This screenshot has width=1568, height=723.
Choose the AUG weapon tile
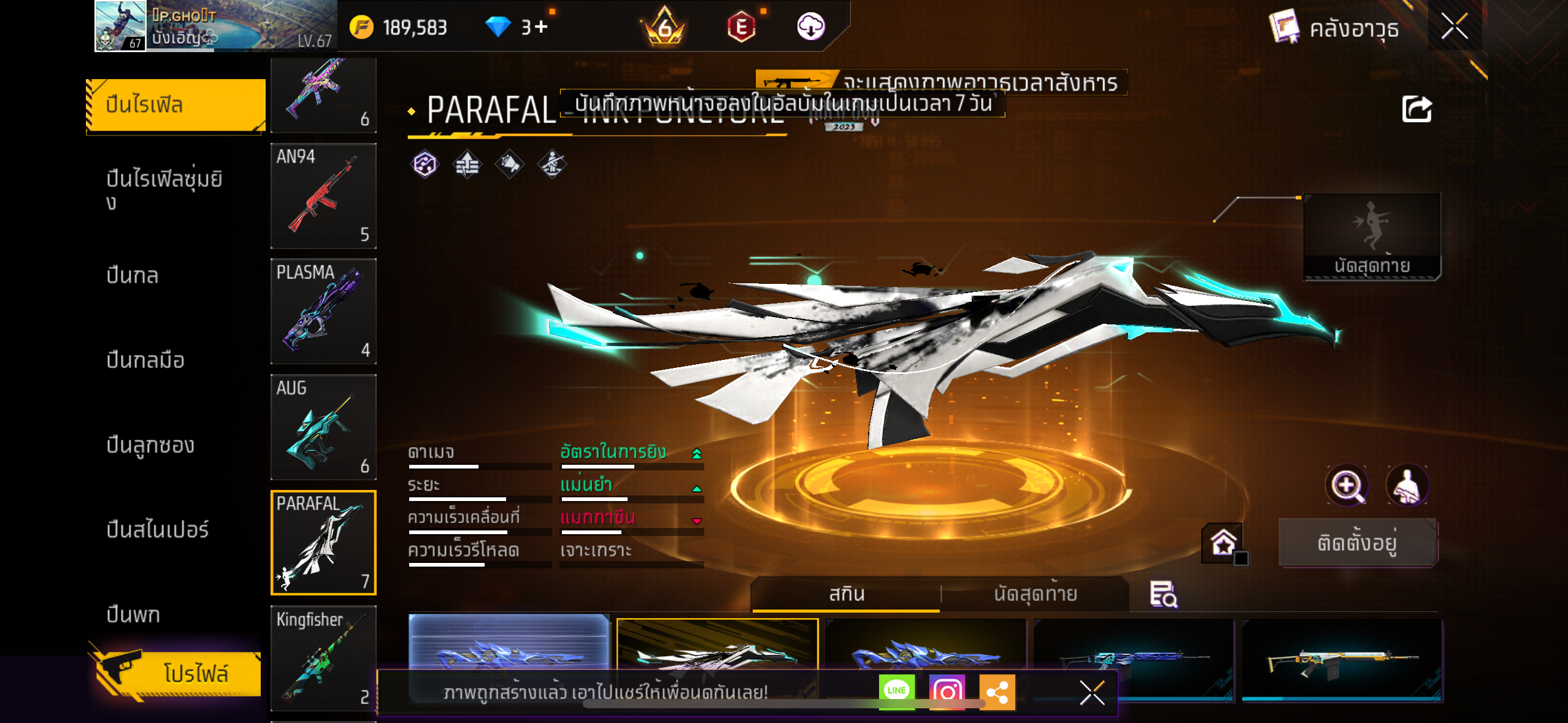[323, 427]
